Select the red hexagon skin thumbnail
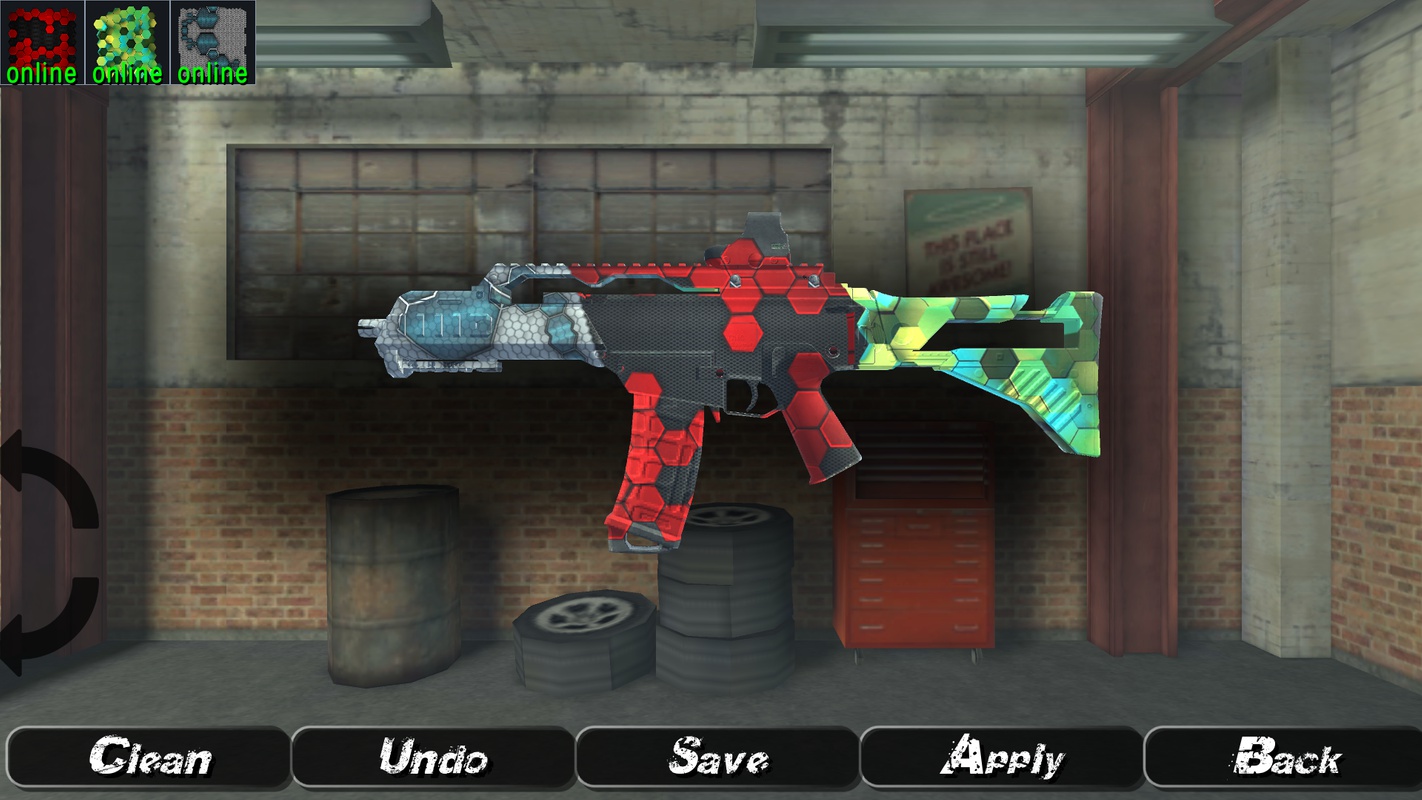Viewport: 1422px width, 800px height. click(42, 42)
